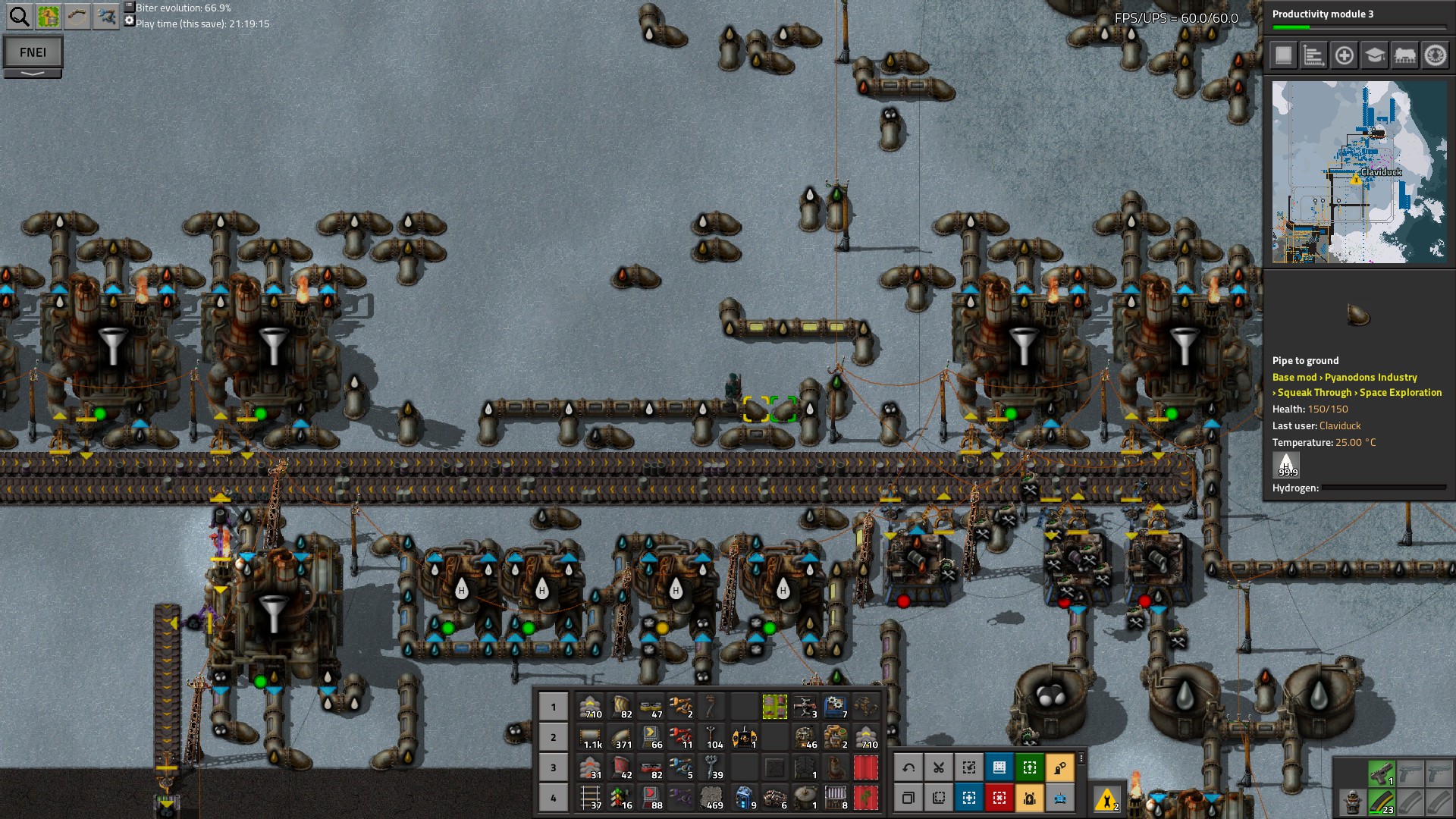Open the trains overview locomotive button
This screenshot has width=1456, height=819.
click(1404, 55)
